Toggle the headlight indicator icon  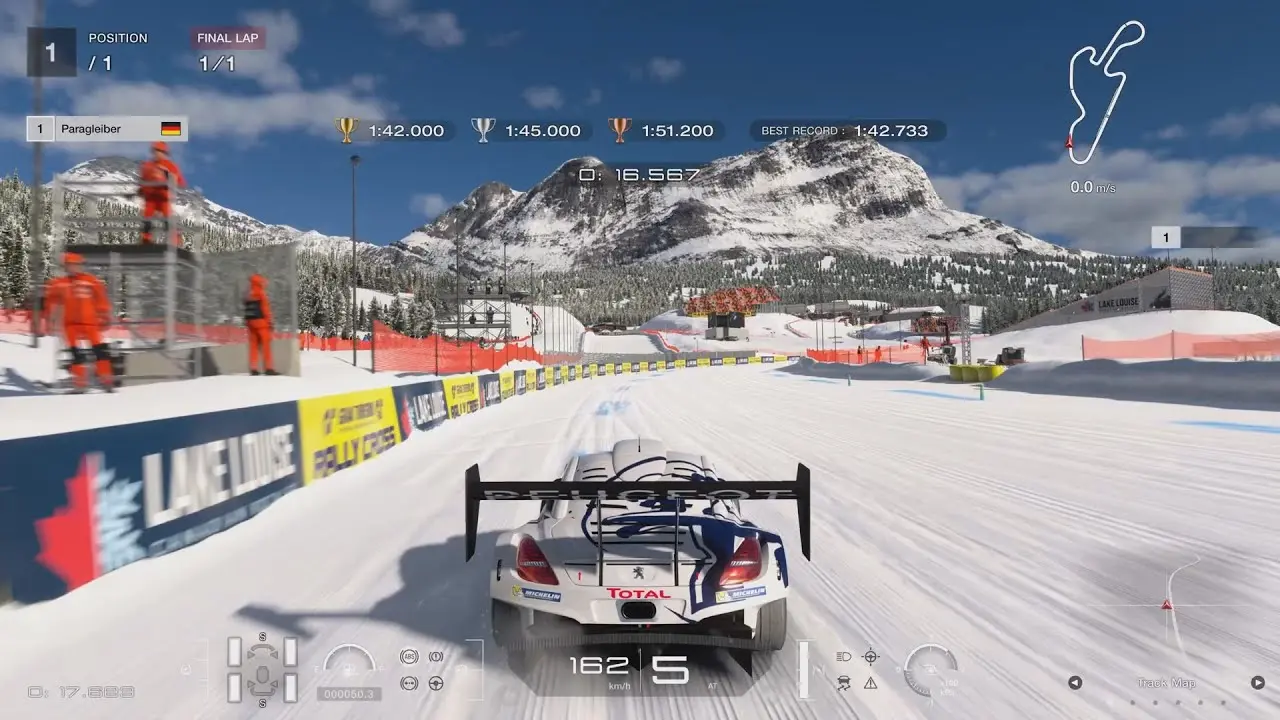843,657
